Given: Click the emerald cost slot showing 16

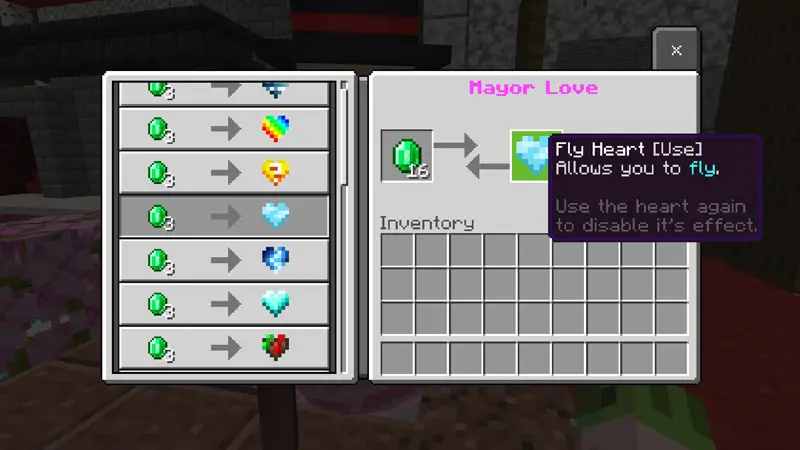Looking at the screenshot, I should 407,157.
